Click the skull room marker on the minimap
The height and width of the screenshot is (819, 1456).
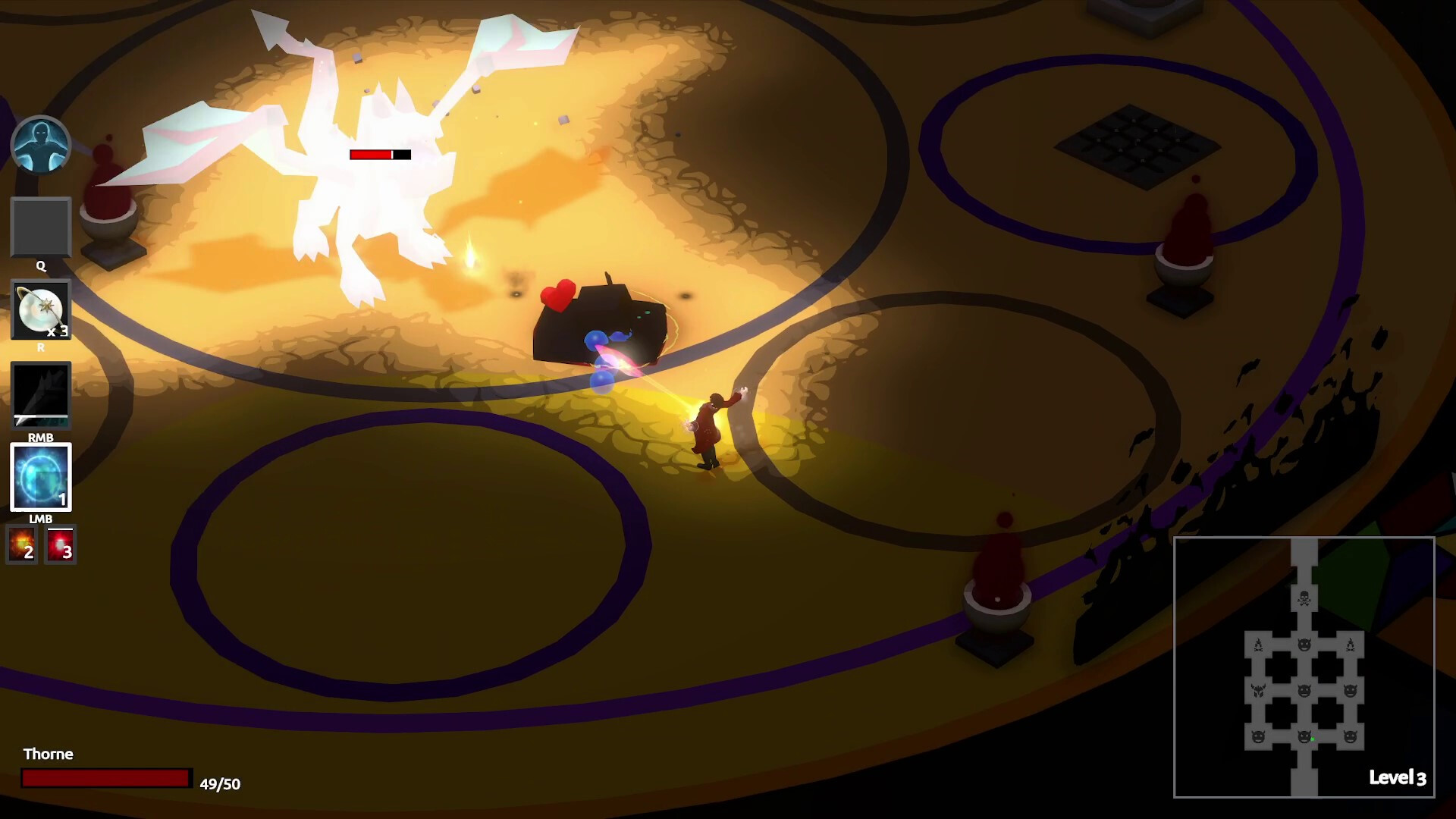click(x=1304, y=596)
